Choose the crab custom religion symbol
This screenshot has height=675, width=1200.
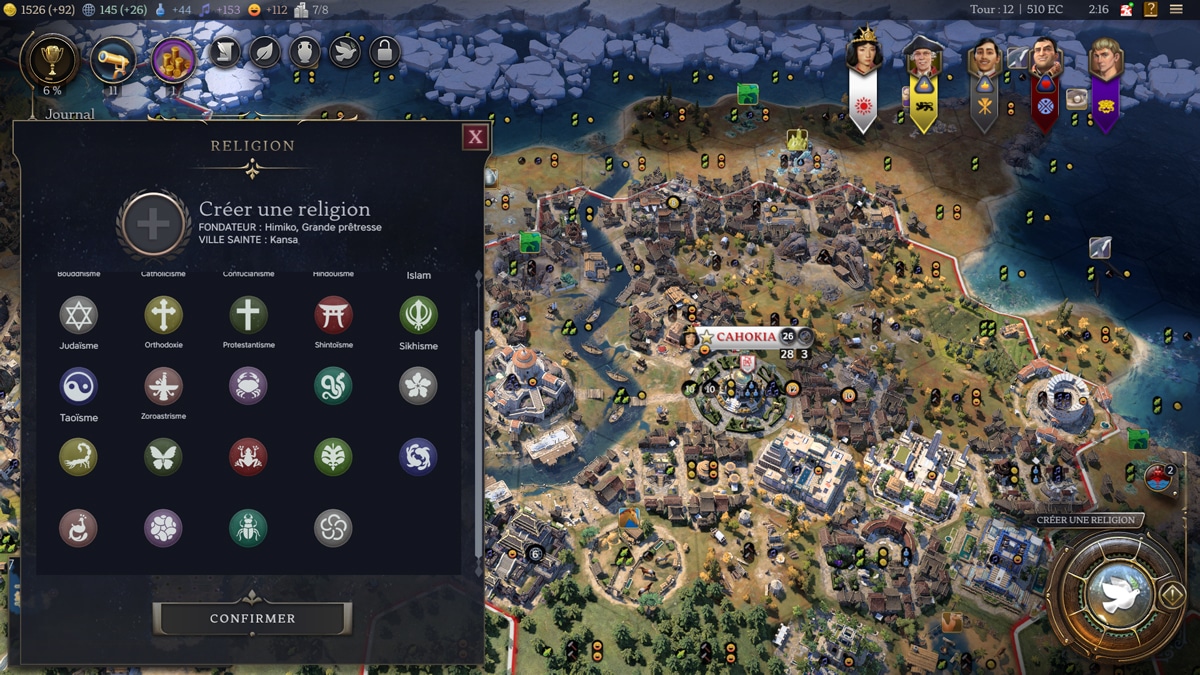tap(248, 386)
